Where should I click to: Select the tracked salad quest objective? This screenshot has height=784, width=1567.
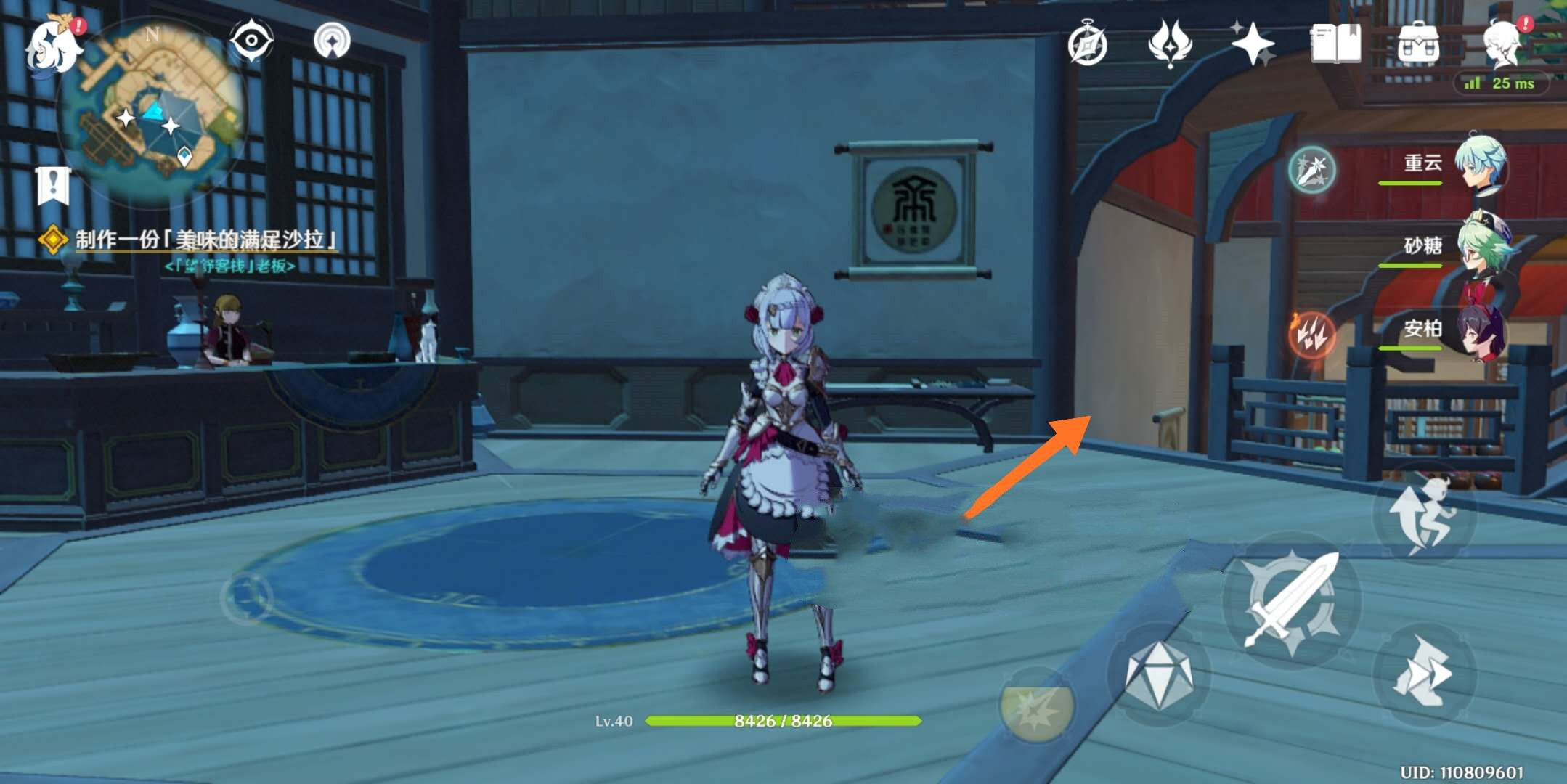tap(205, 240)
